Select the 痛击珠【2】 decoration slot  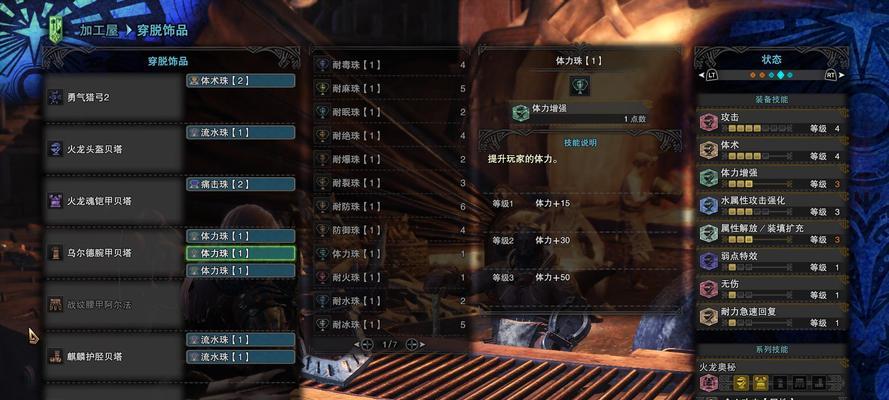pos(240,184)
